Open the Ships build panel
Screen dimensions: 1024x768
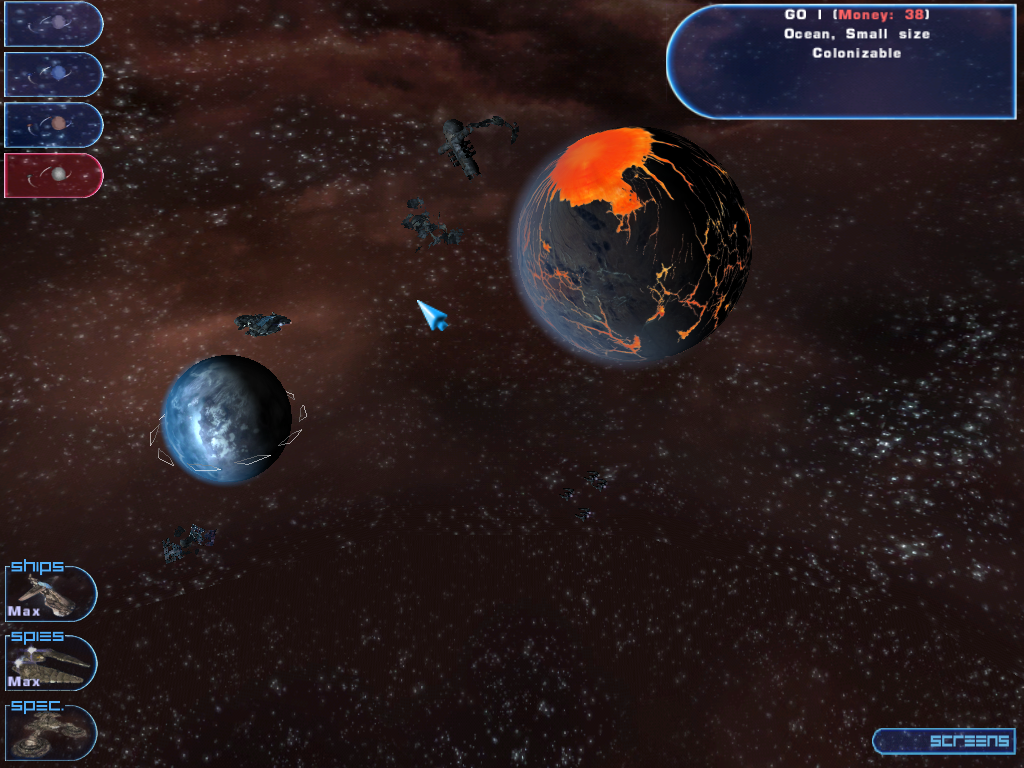(51, 593)
